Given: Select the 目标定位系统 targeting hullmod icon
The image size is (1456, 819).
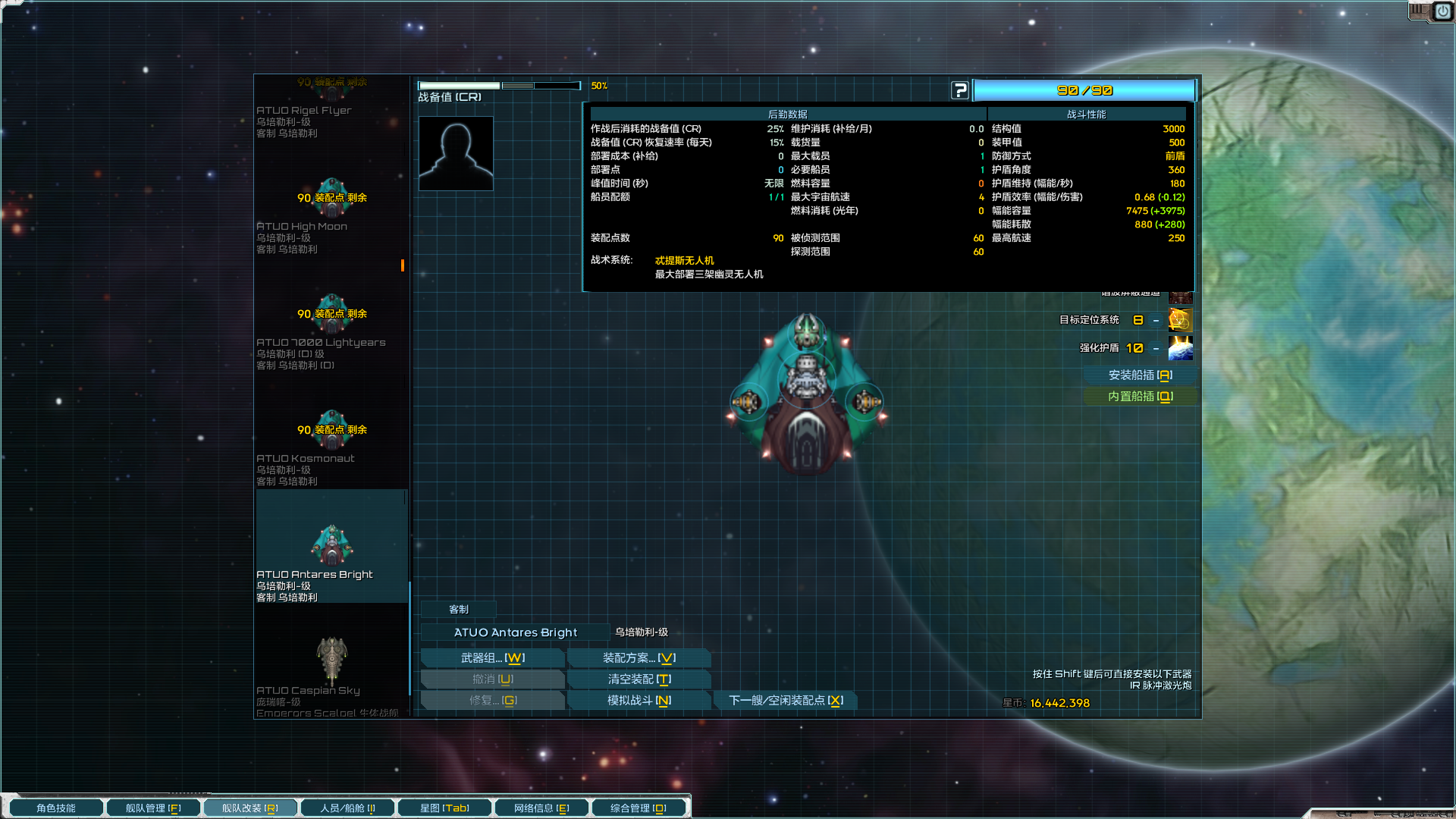Looking at the screenshot, I should click(x=1181, y=320).
